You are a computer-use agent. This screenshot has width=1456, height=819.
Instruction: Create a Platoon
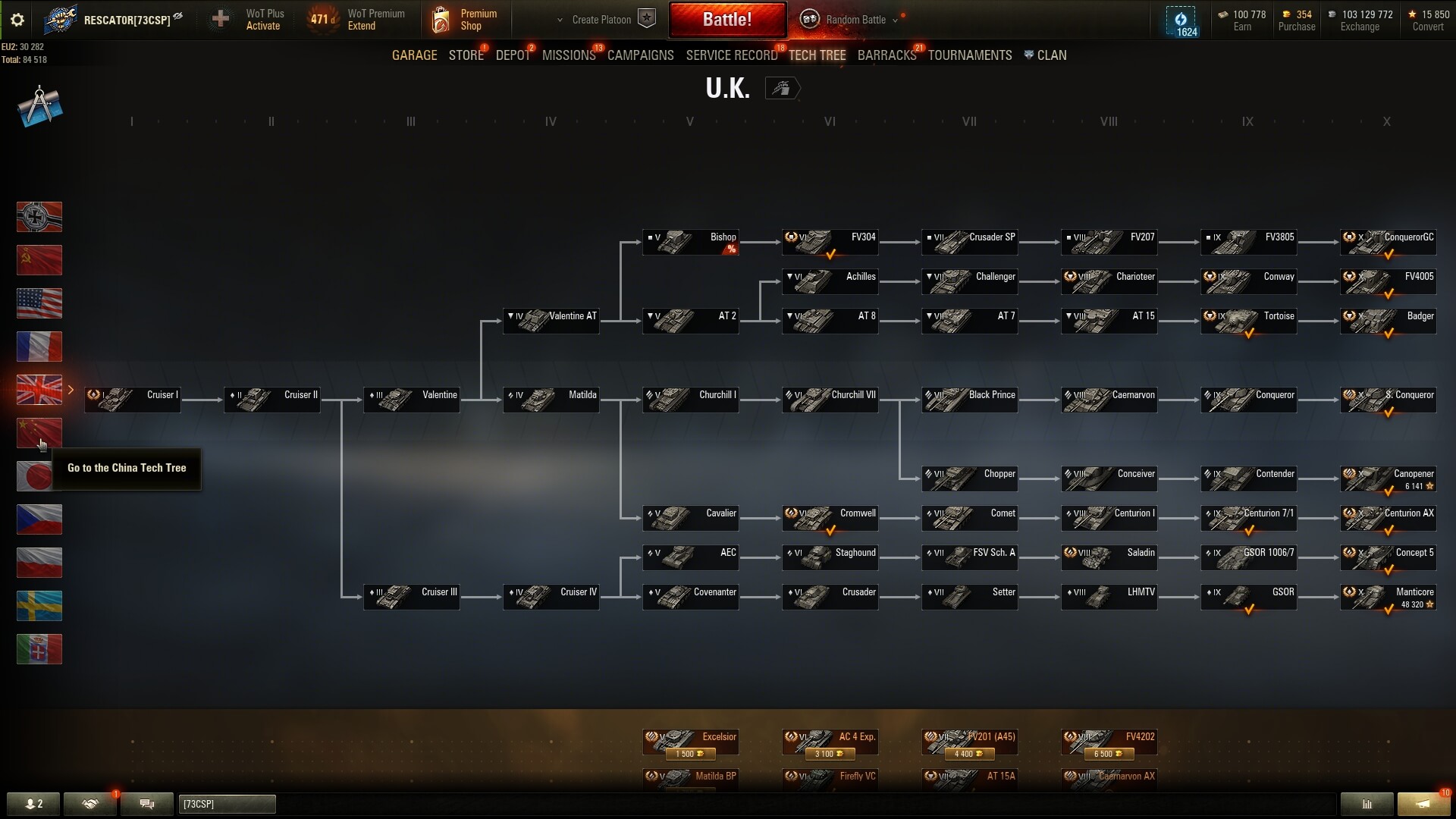[x=601, y=20]
